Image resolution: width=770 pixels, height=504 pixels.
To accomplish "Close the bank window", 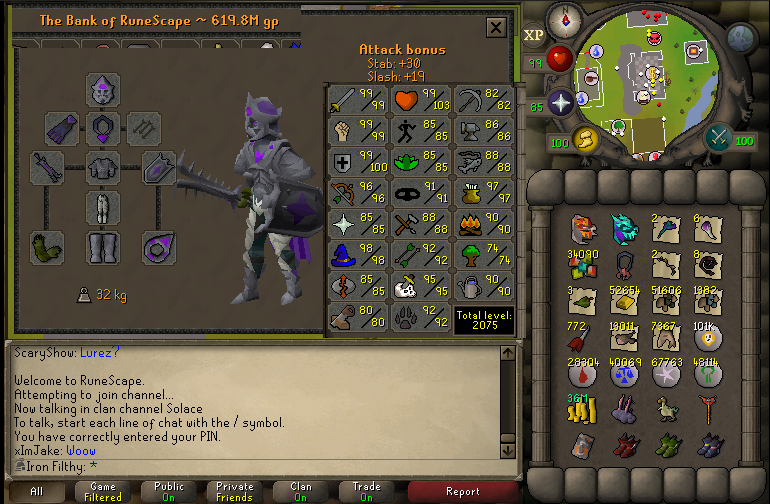I will (495, 28).
